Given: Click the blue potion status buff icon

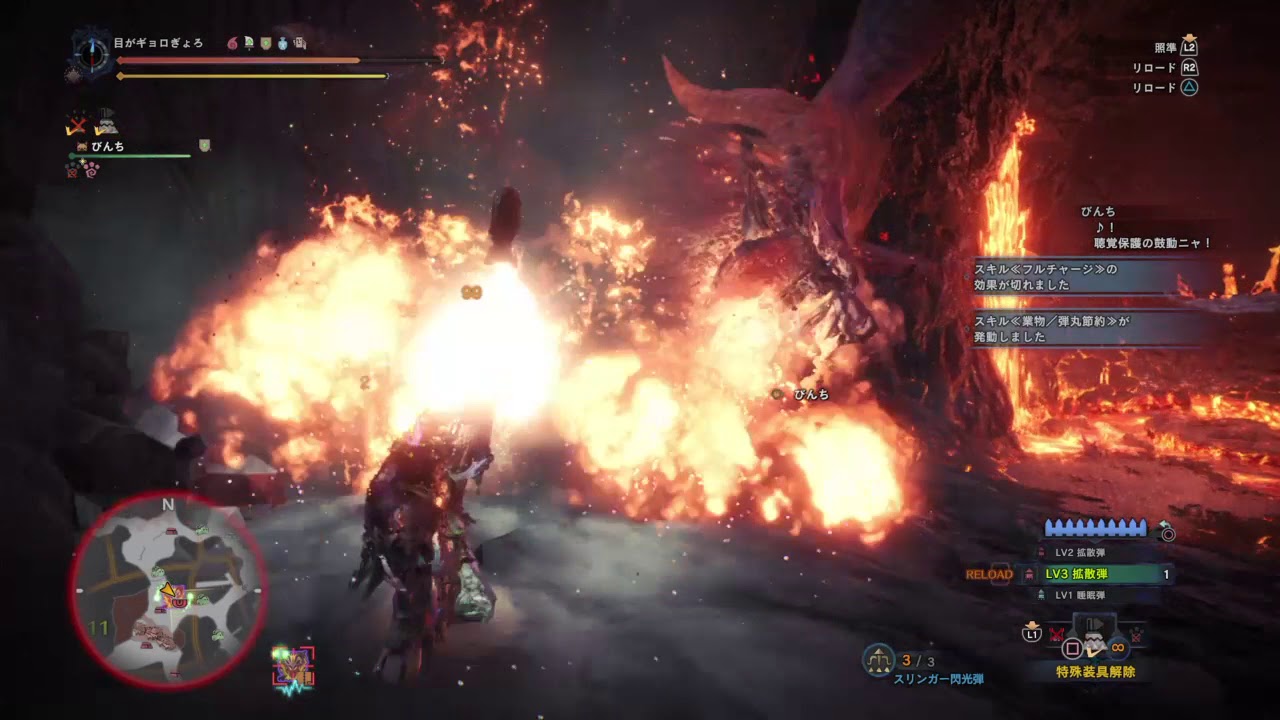Looking at the screenshot, I should tap(282, 44).
